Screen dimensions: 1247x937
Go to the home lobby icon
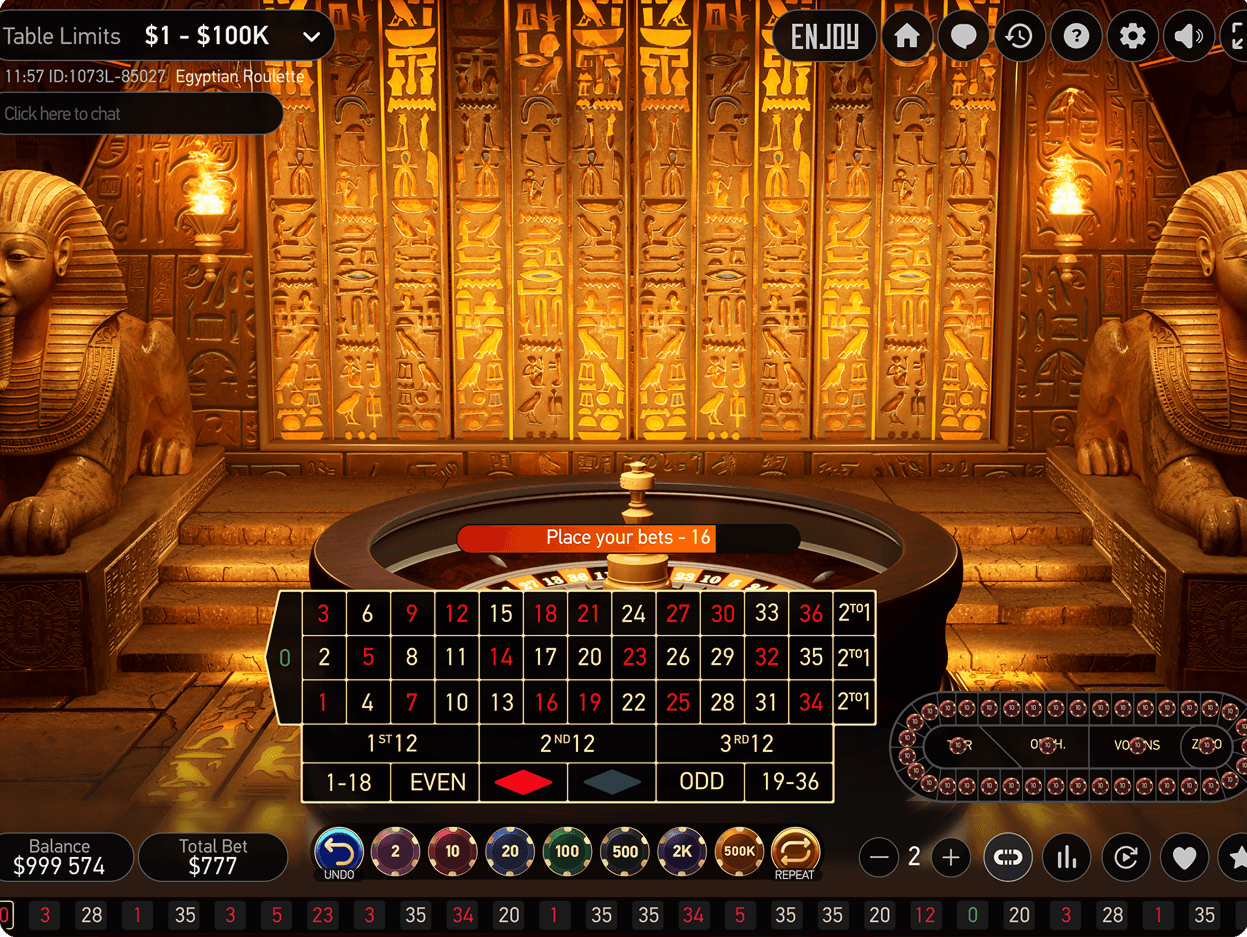tap(907, 37)
